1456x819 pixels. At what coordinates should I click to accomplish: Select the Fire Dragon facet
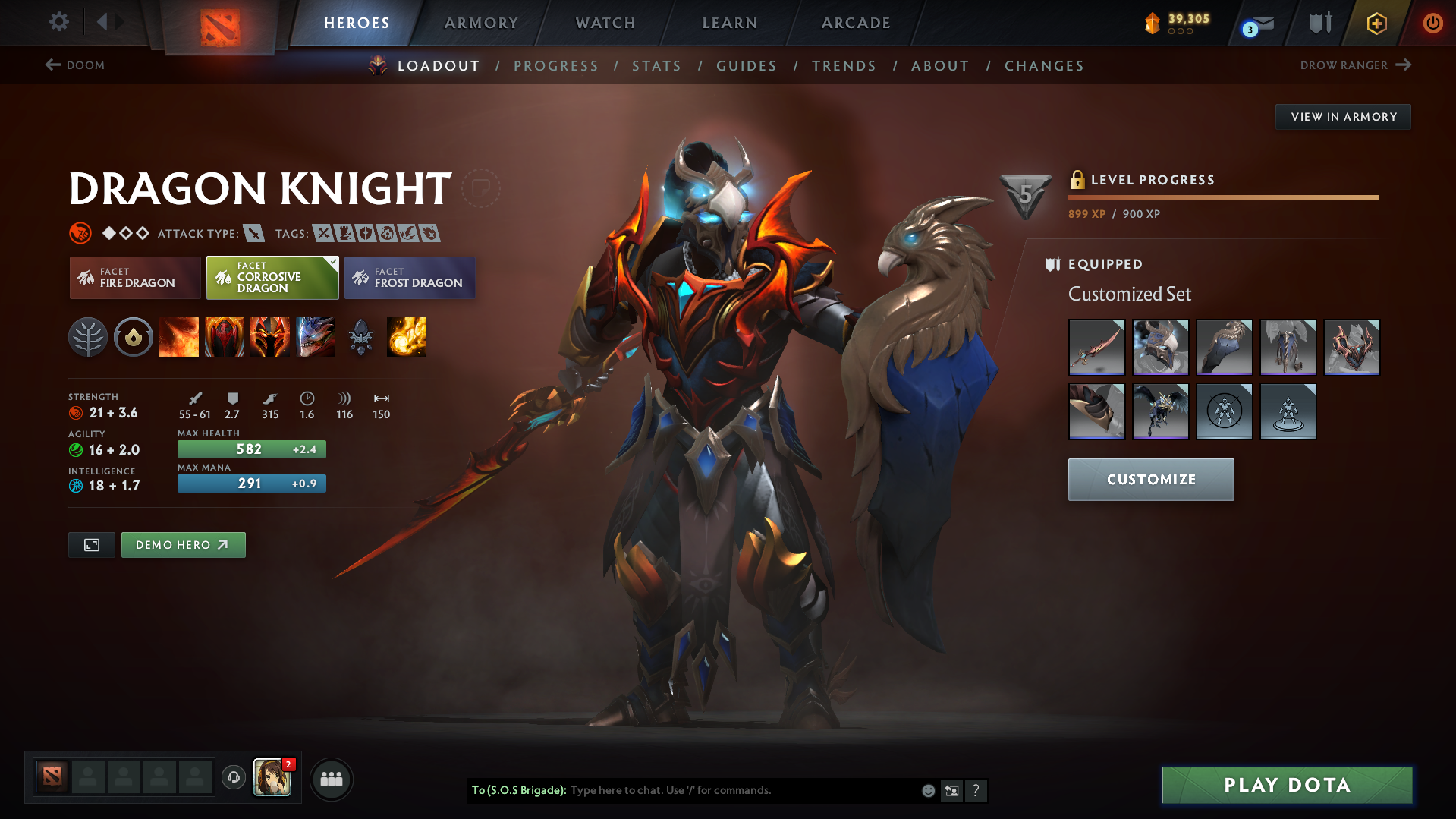[x=135, y=278]
